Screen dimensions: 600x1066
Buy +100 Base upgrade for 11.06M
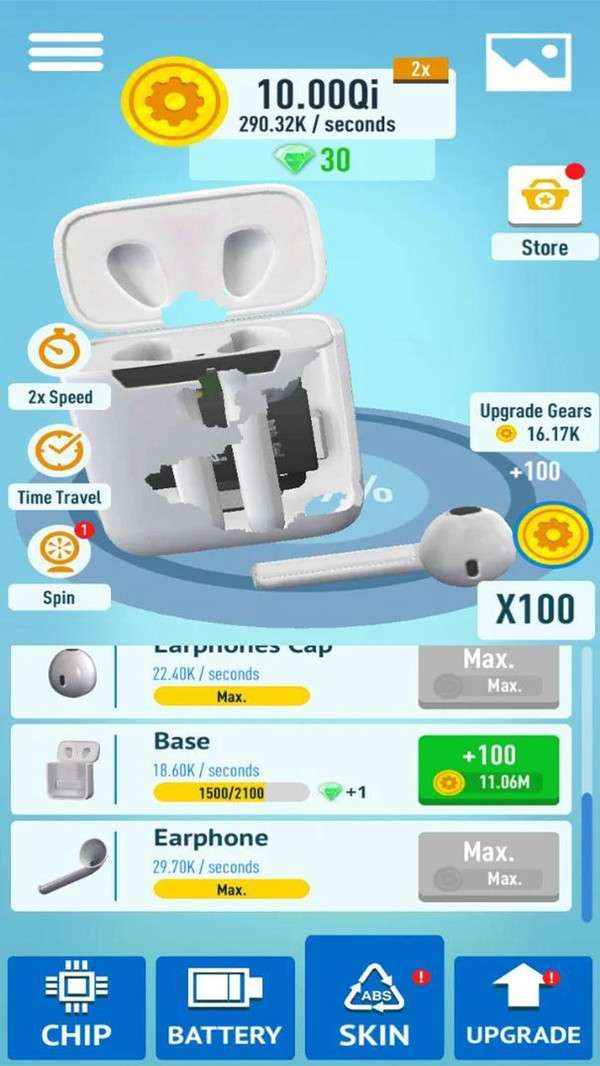(x=489, y=770)
